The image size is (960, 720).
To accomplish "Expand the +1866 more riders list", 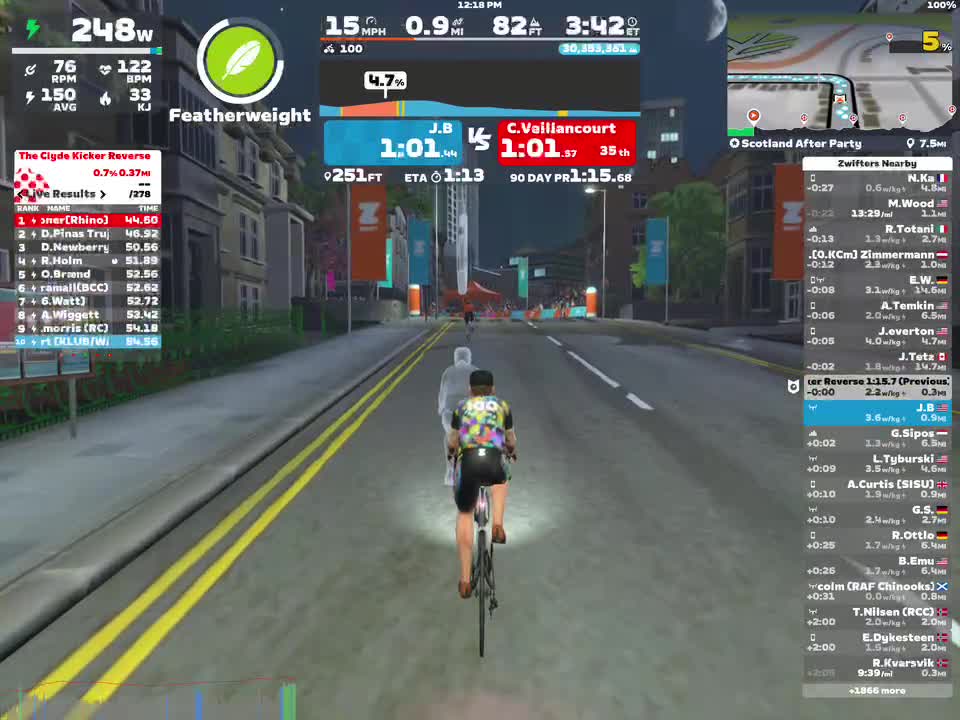I will pyautogui.click(x=877, y=690).
